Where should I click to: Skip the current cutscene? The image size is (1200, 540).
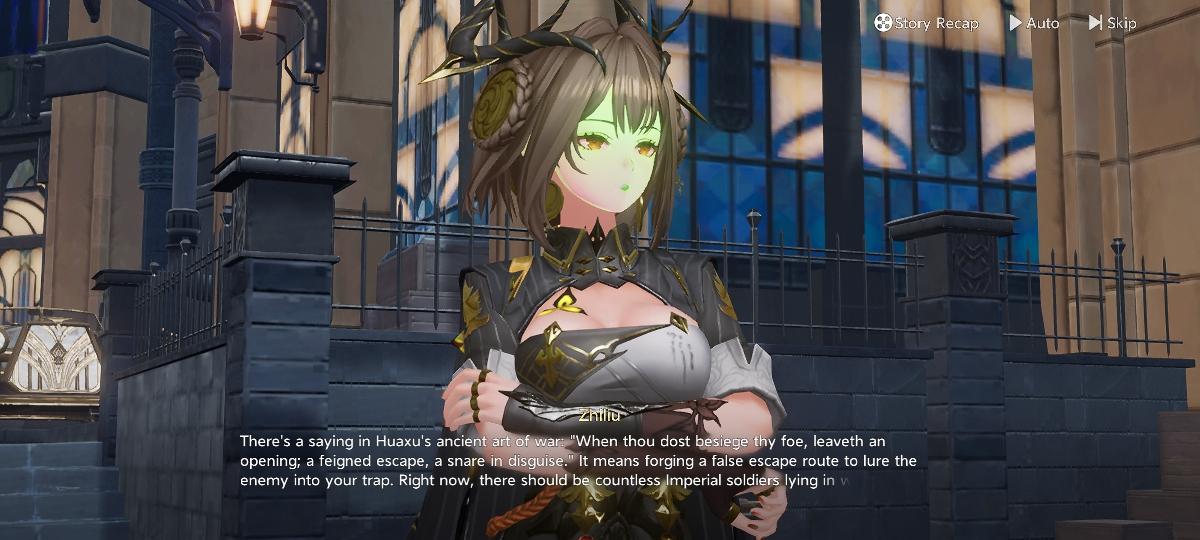pos(1112,23)
